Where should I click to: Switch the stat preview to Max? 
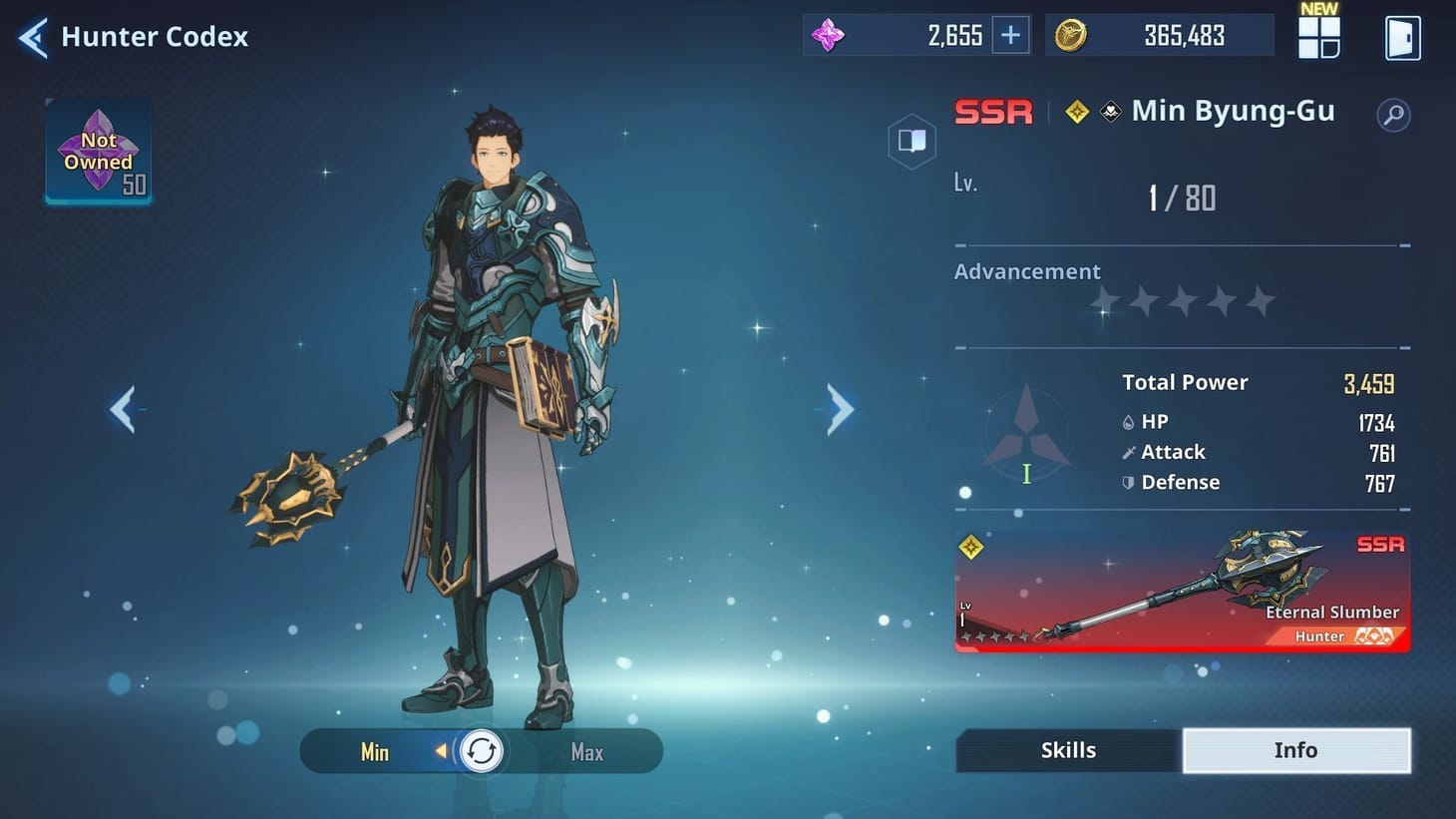point(585,752)
